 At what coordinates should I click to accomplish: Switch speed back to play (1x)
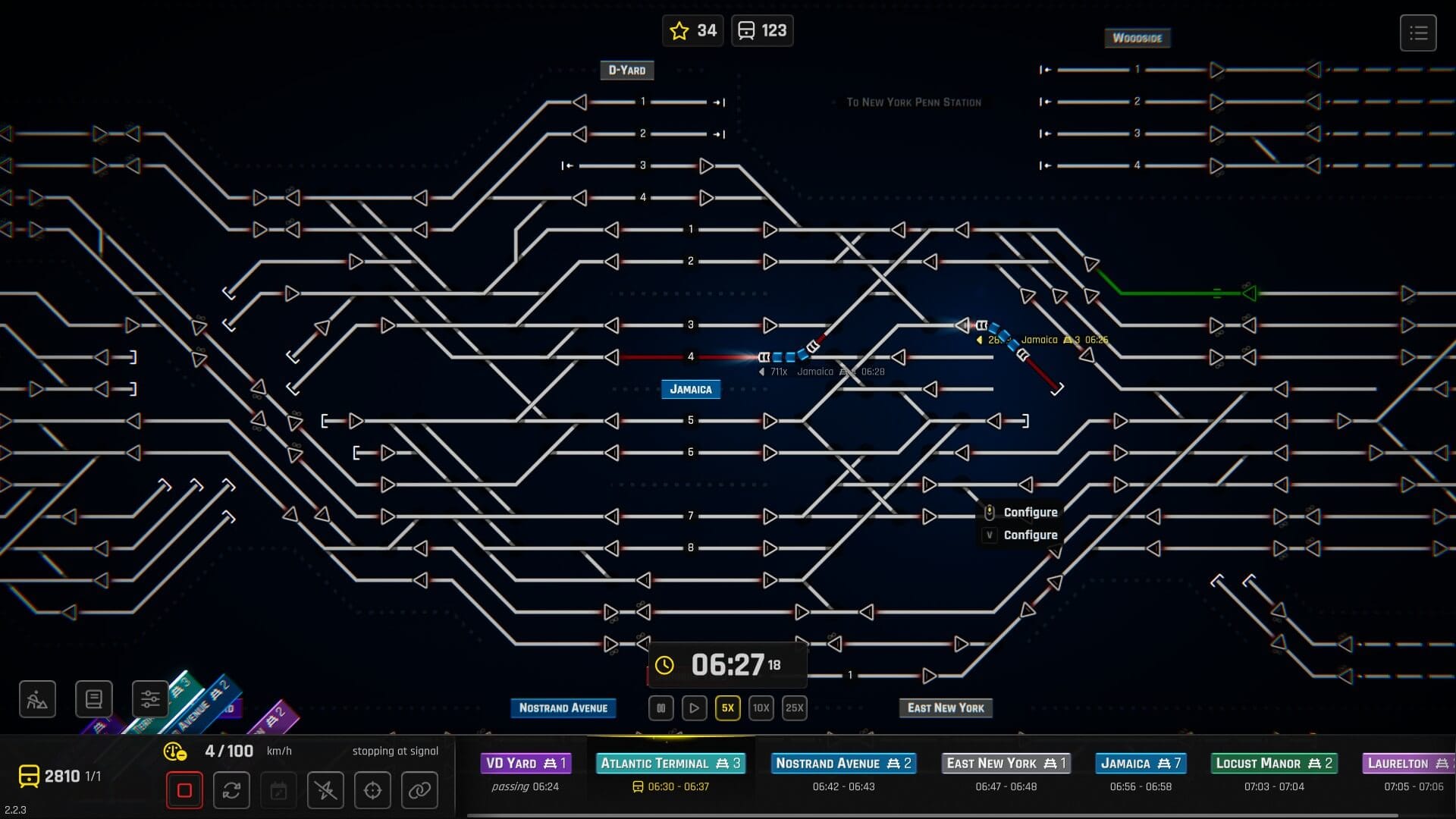(x=694, y=708)
